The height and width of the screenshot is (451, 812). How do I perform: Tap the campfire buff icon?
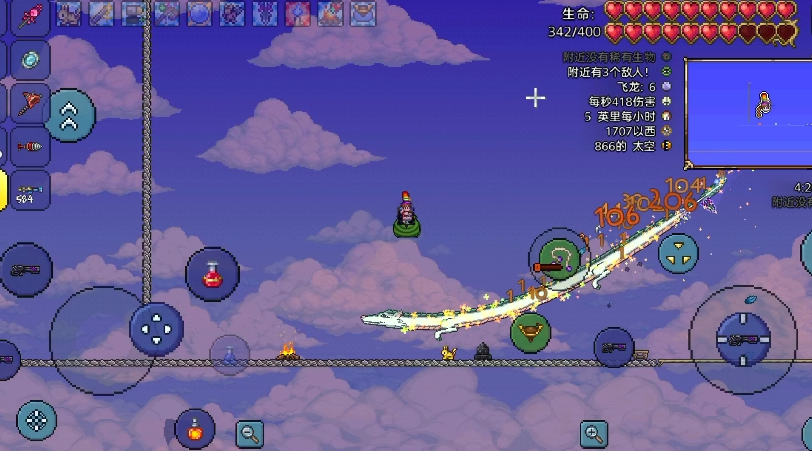coord(328,13)
